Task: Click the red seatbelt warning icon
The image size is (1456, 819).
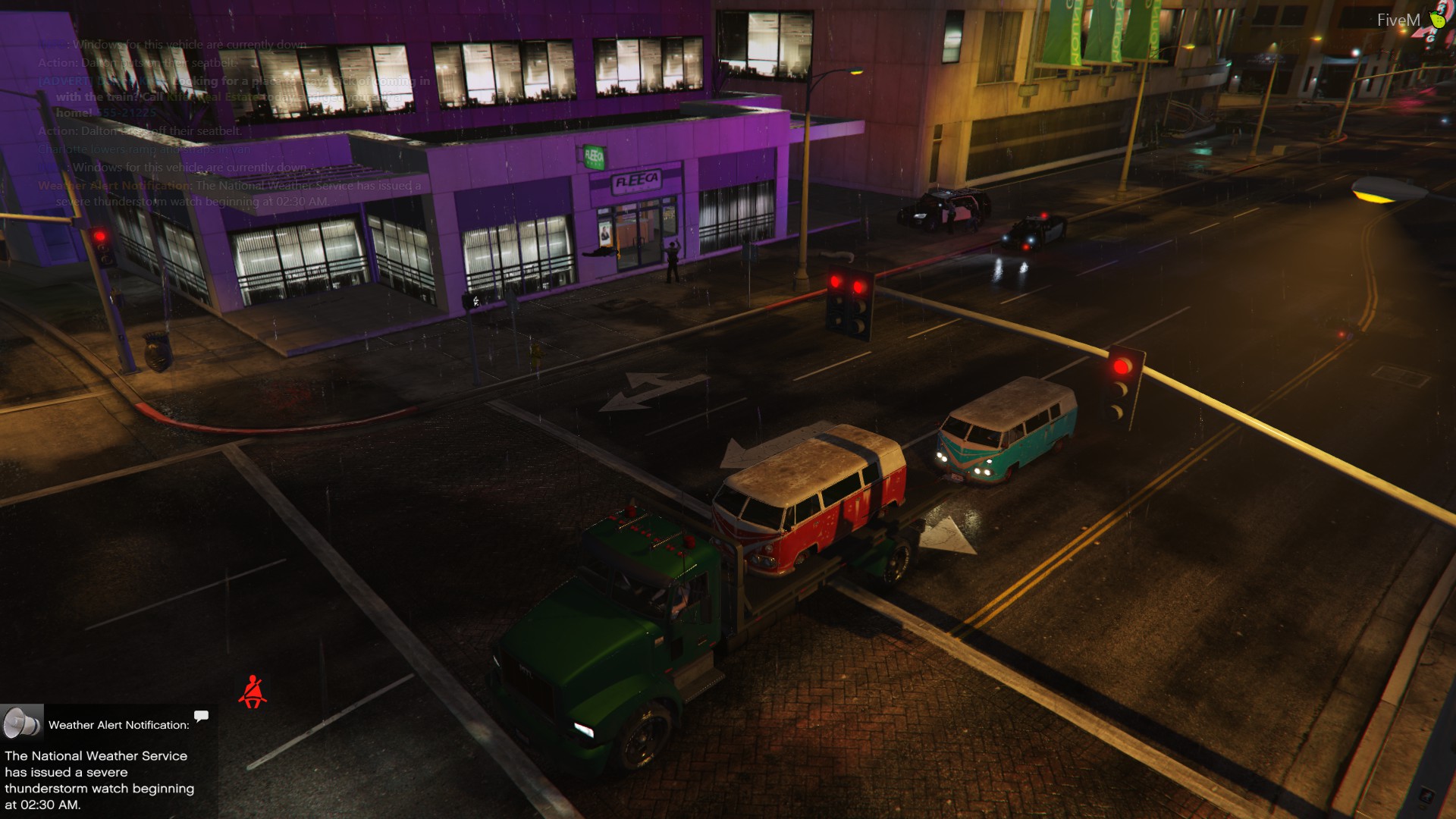Action: [x=253, y=692]
